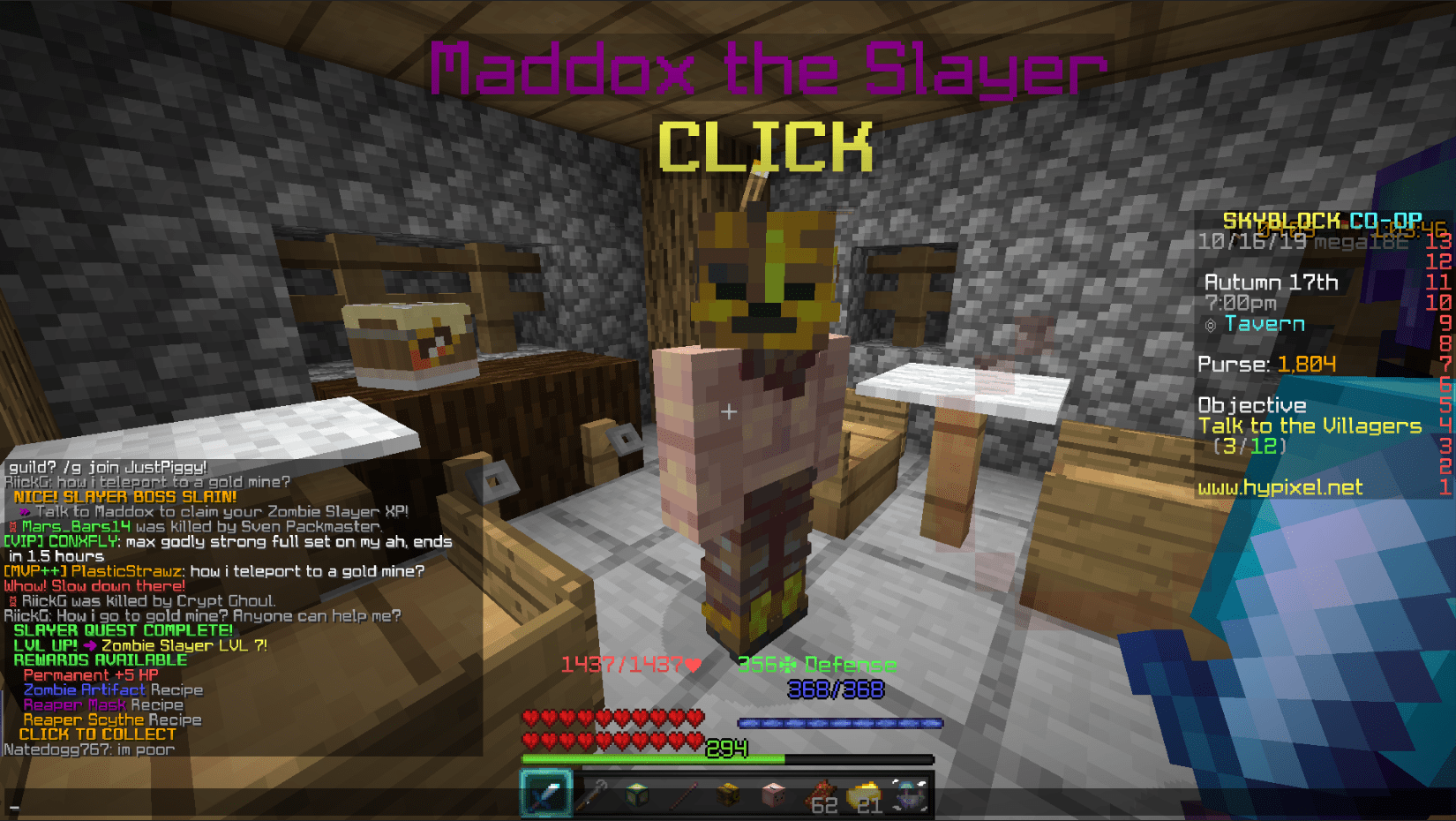Click the Reaper Scythe Recipe reward
The width and height of the screenshot is (1456, 821).
tap(110, 719)
